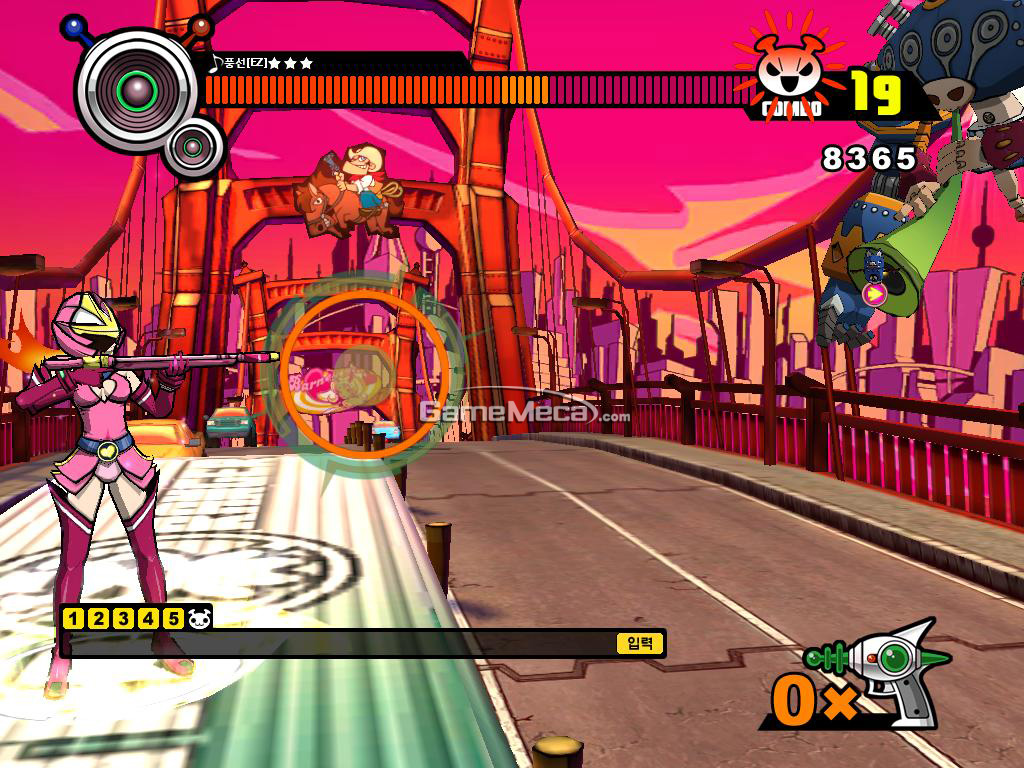Click the large speaker icon
The image size is (1024, 768).
click(x=136, y=90)
